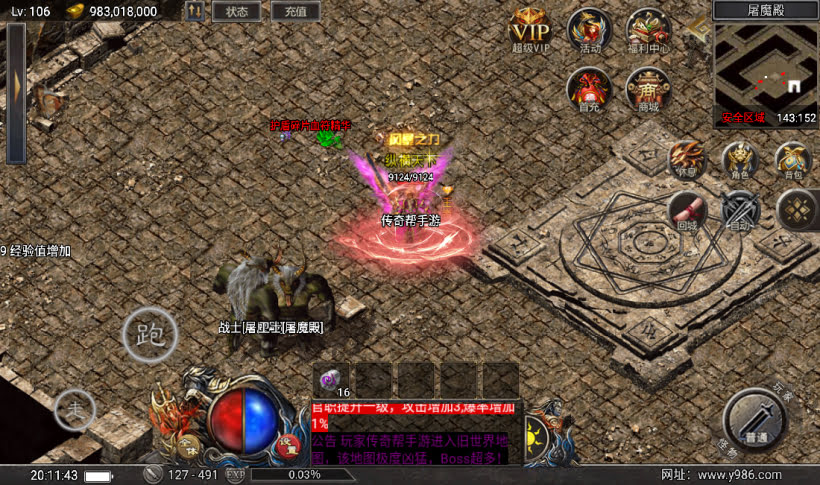
Task: Open the Character (角色) sheet
Action: tap(740, 160)
